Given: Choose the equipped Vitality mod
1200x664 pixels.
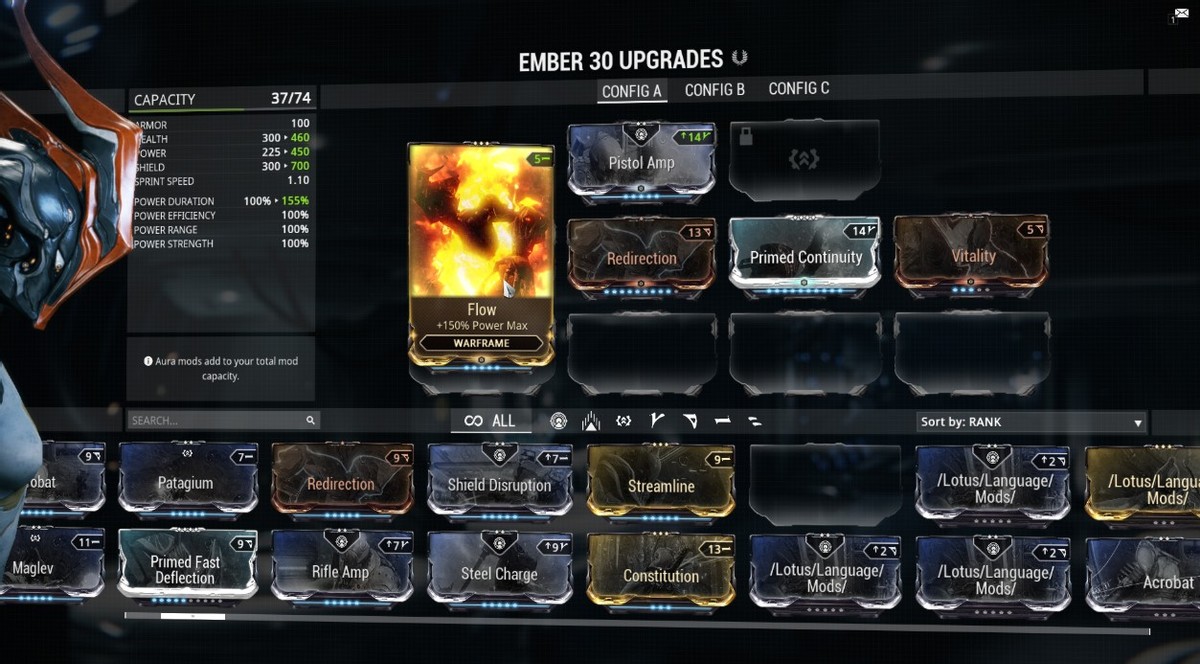Looking at the screenshot, I should (x=972, y=256).
